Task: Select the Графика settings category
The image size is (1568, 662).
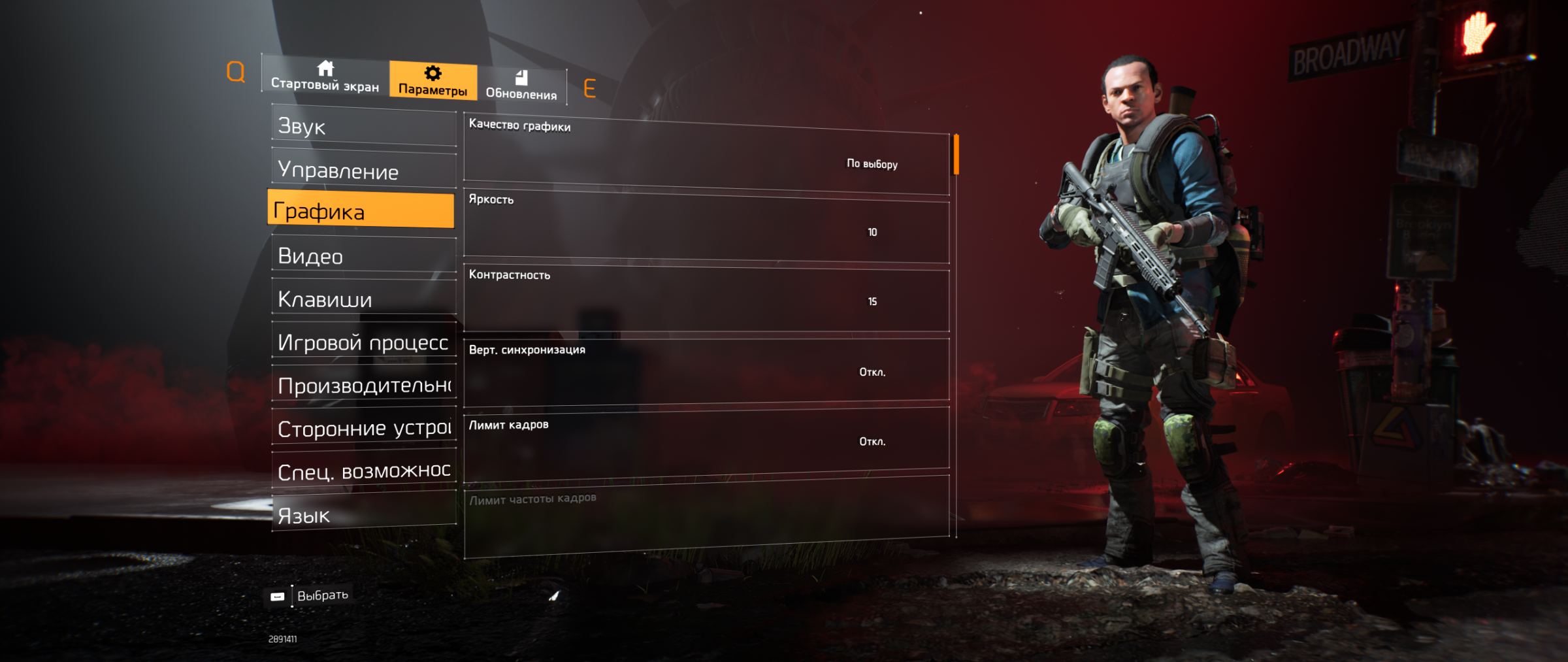Action: click(361, 210)
